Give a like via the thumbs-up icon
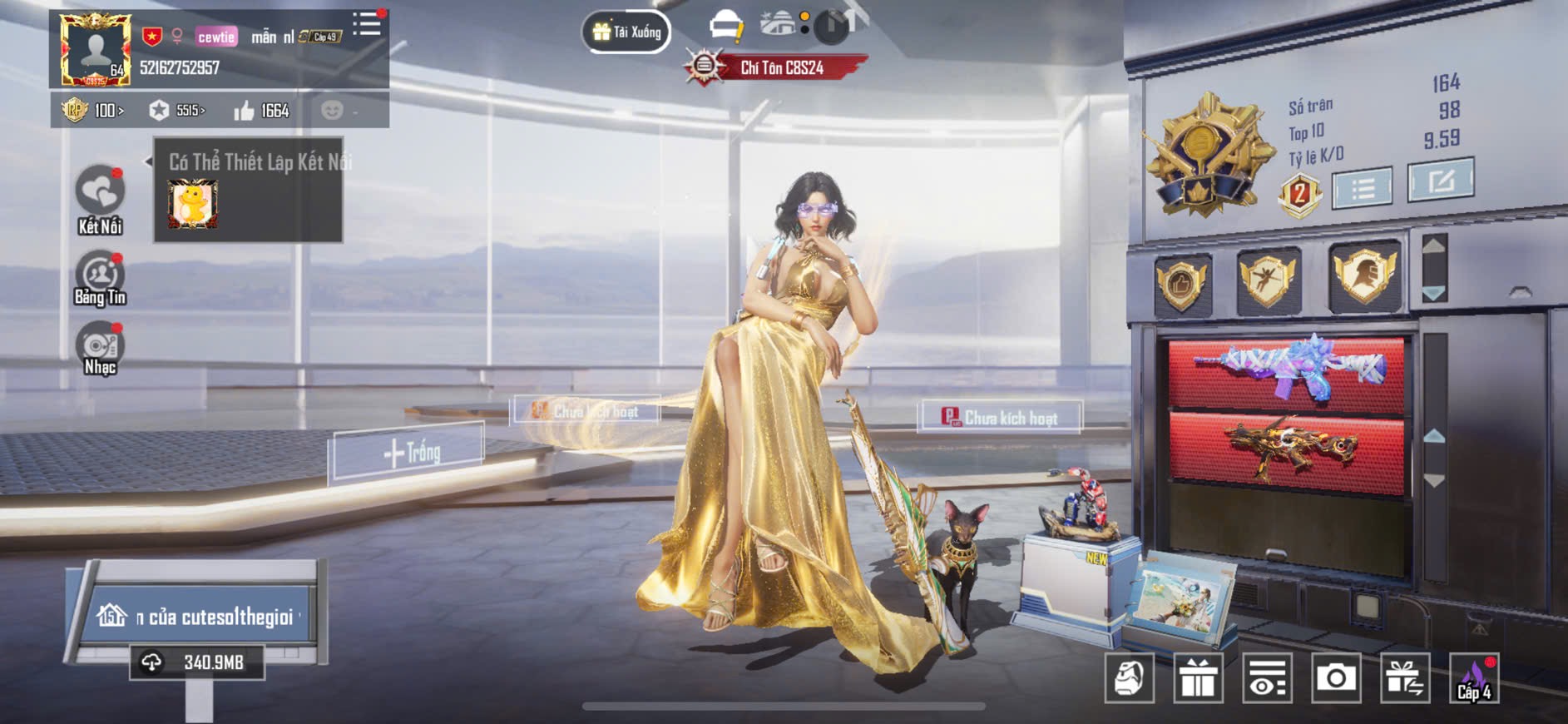Image resolution: width=1568 pixels, height=724 pixels. pos(245,111)
